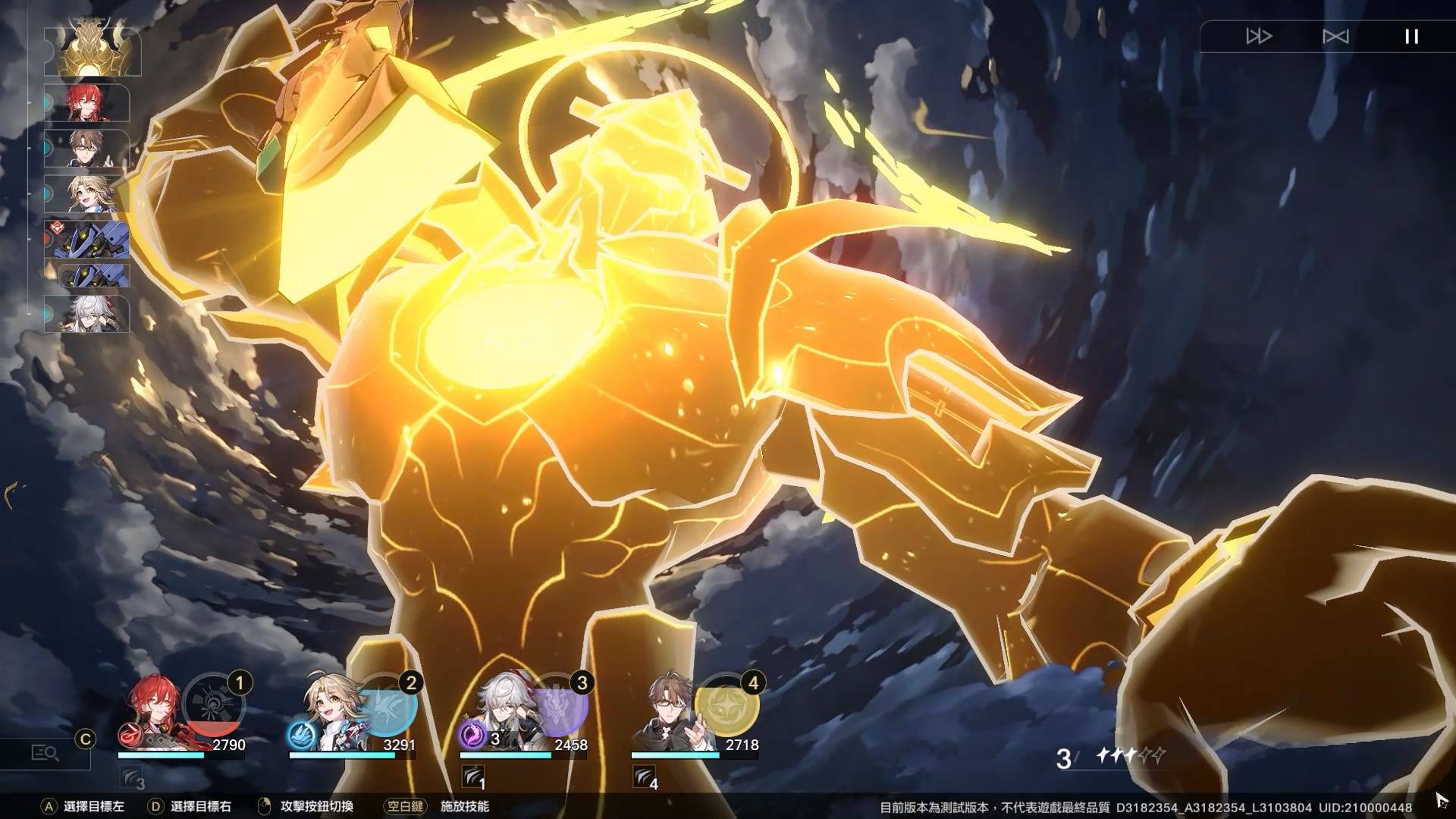Click the white-haired portrait in turn order
This screenshot has height=819, width=1456.
coord(89,314)
